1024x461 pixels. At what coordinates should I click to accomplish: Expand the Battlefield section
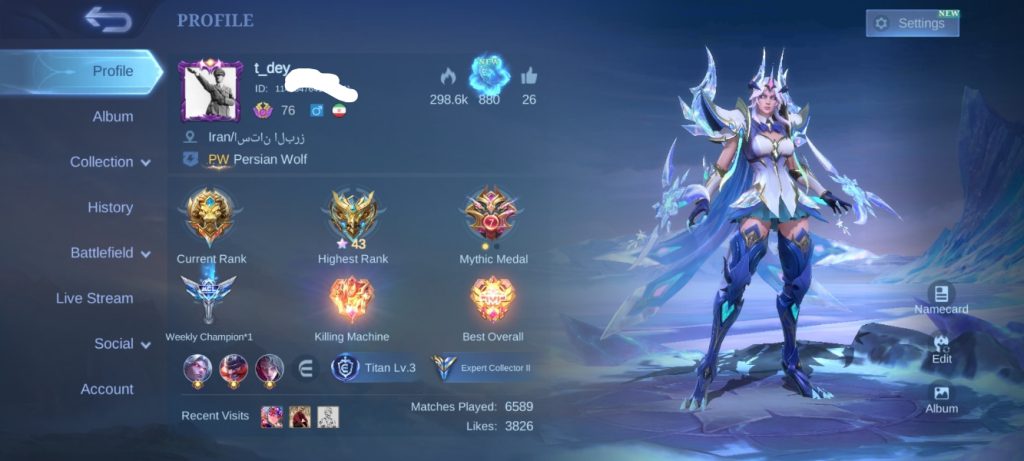pyautogui.click(x=110, y=253)
